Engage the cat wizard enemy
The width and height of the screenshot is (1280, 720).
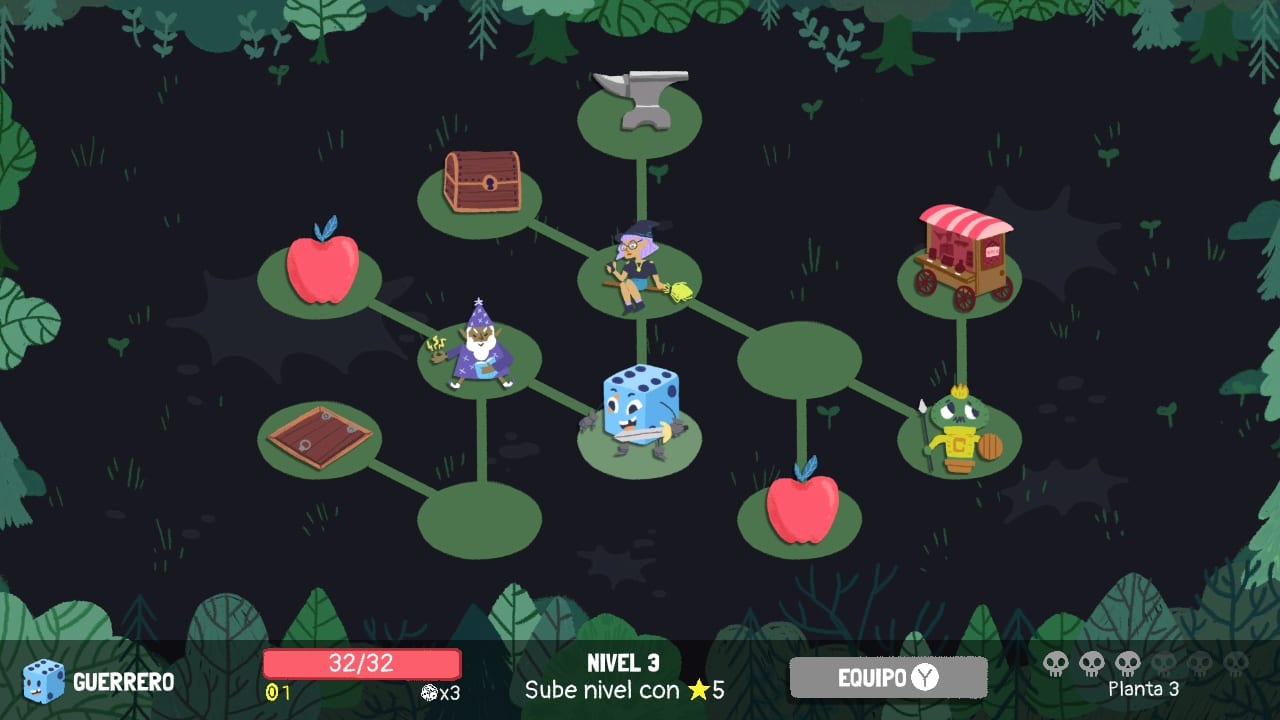point(480,350)
